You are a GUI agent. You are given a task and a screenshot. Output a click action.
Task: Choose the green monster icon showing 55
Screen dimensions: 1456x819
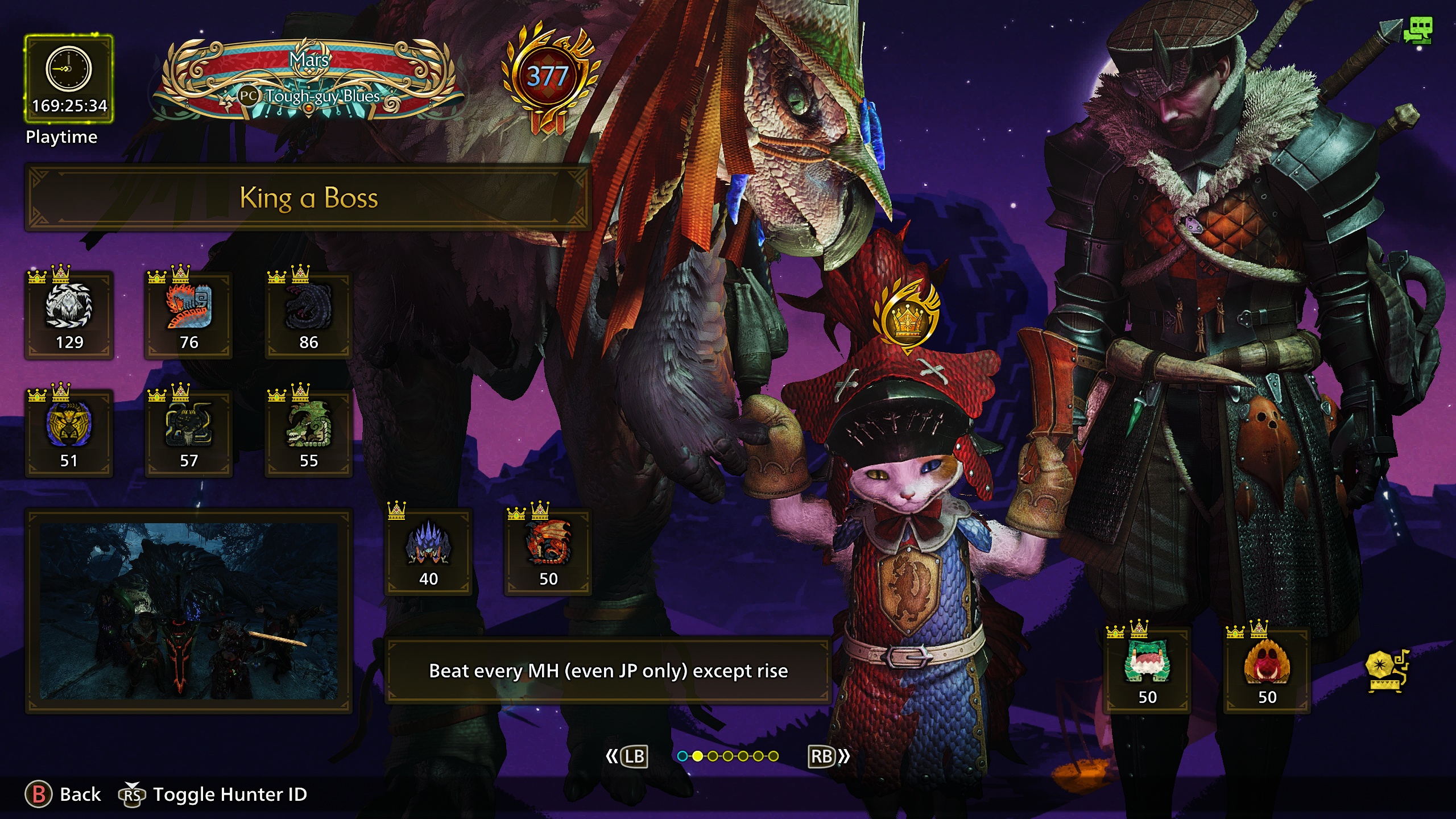coord(309,433)
